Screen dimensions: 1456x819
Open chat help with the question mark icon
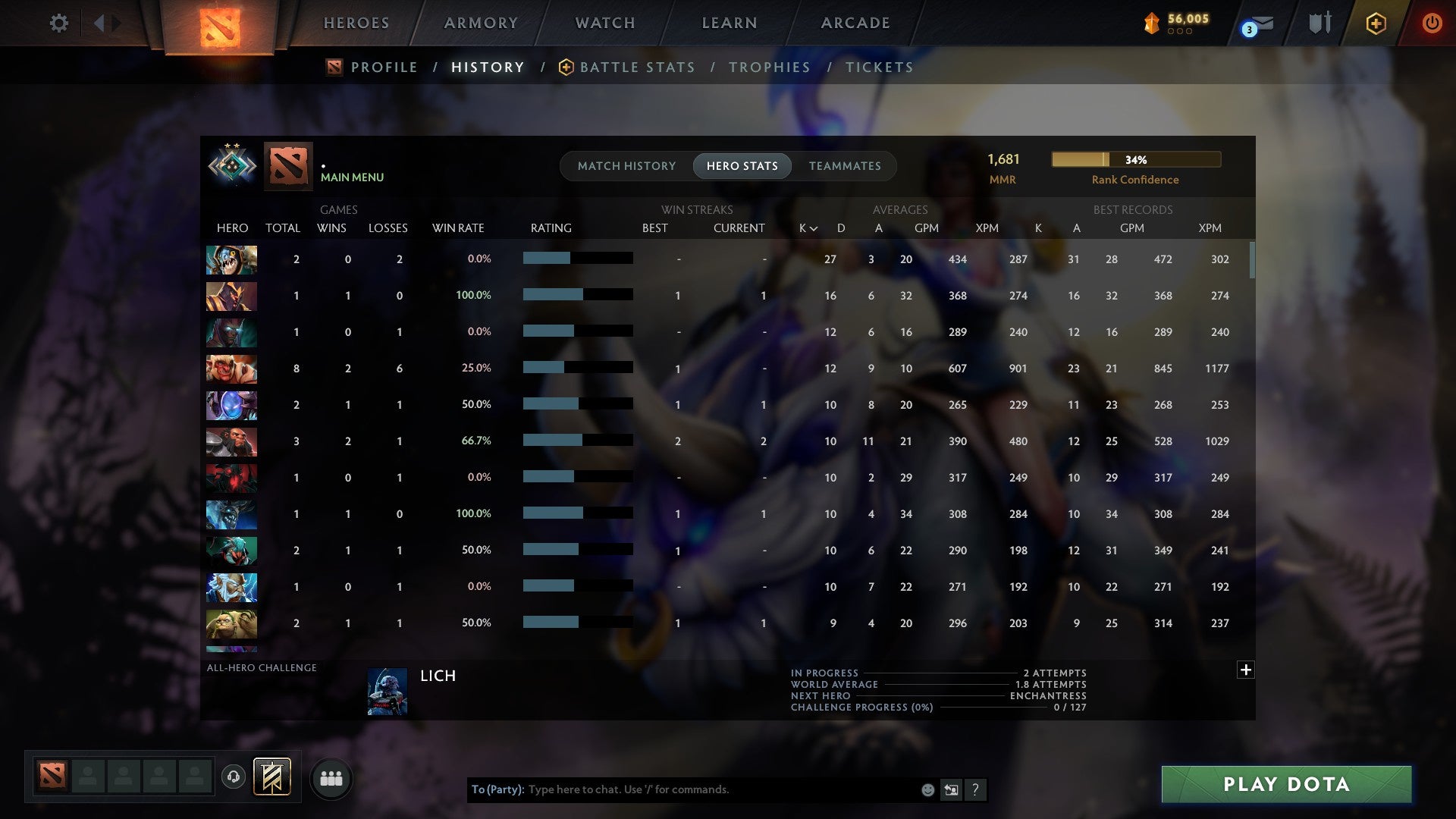(975, 789)
